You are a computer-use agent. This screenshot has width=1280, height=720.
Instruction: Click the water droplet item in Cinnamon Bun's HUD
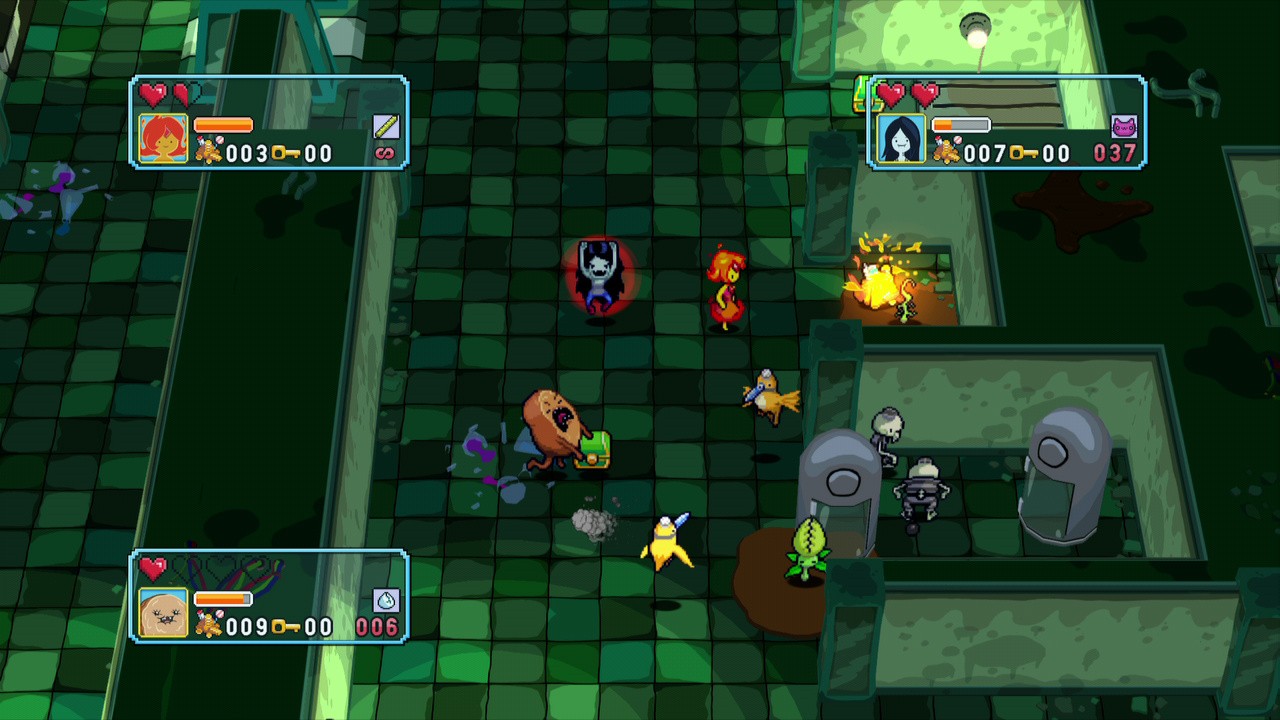point(385,600)
